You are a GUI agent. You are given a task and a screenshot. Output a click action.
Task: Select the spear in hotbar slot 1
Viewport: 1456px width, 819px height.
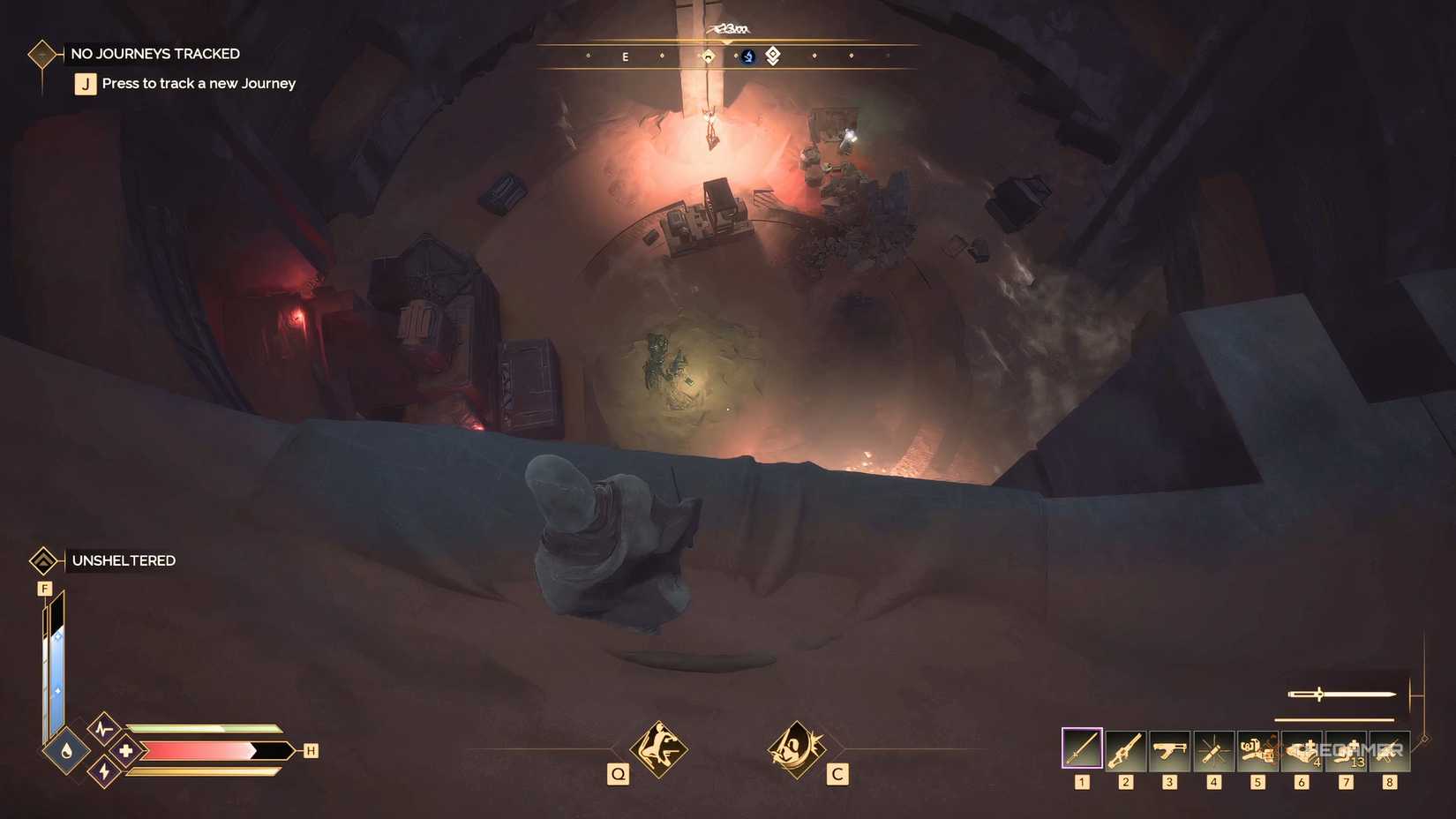coord(1081,748)
